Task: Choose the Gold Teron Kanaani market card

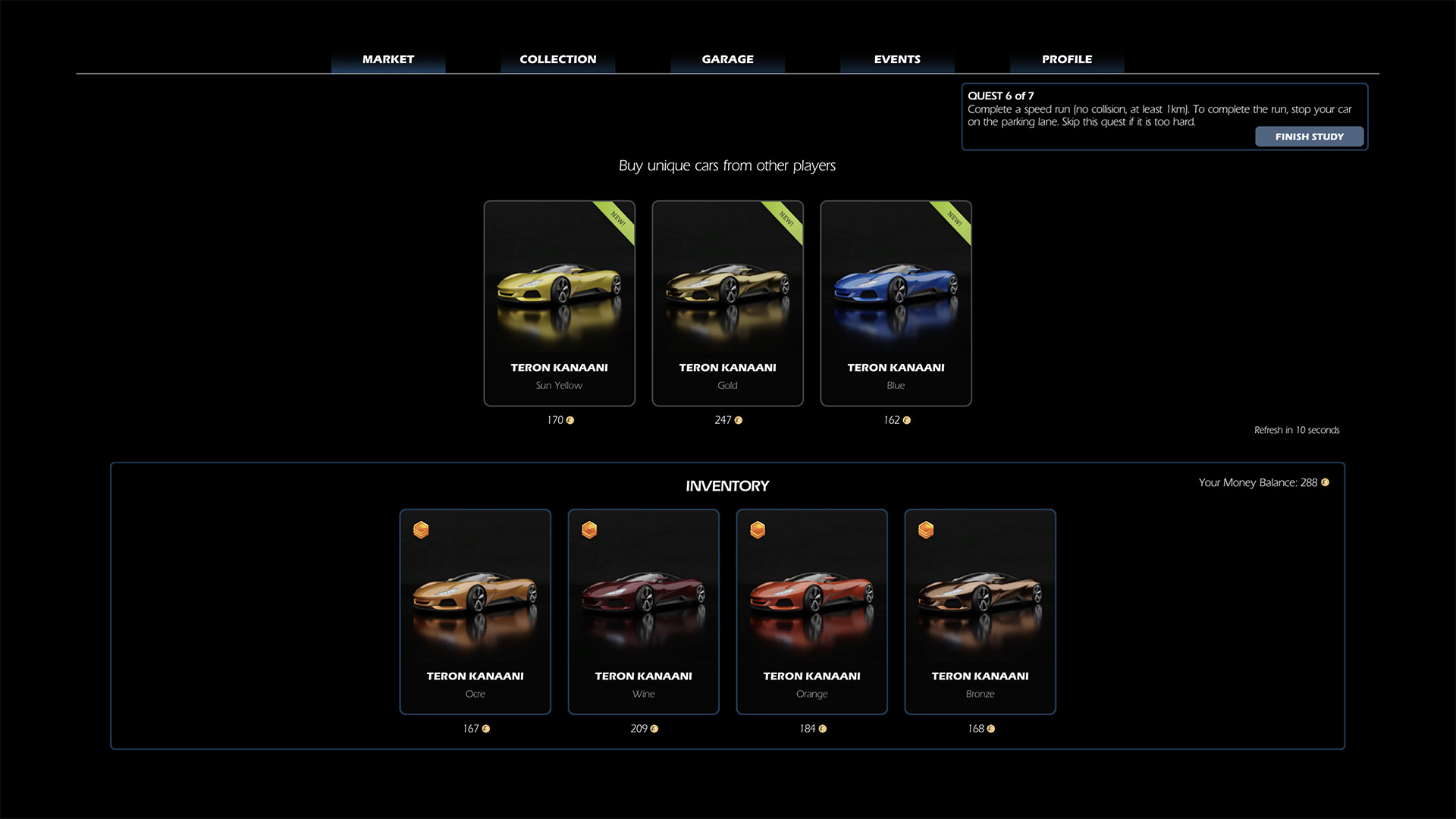Action: click(728, 303)
